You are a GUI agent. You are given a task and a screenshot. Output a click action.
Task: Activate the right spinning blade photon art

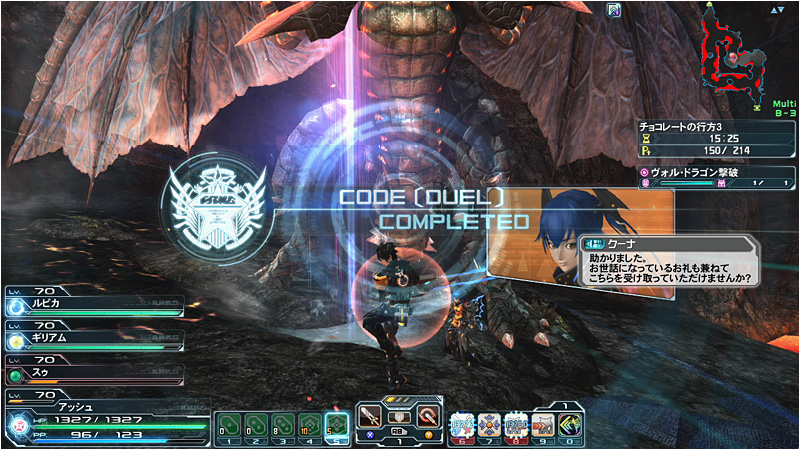tap(428, 415)
